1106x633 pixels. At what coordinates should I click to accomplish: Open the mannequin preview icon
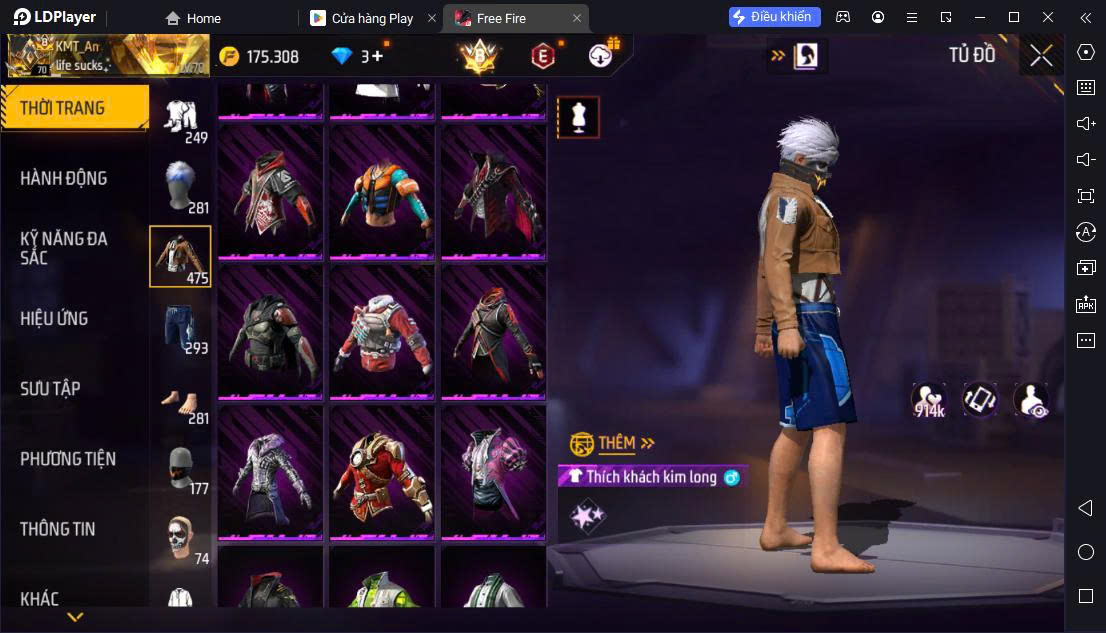[578, 118]
